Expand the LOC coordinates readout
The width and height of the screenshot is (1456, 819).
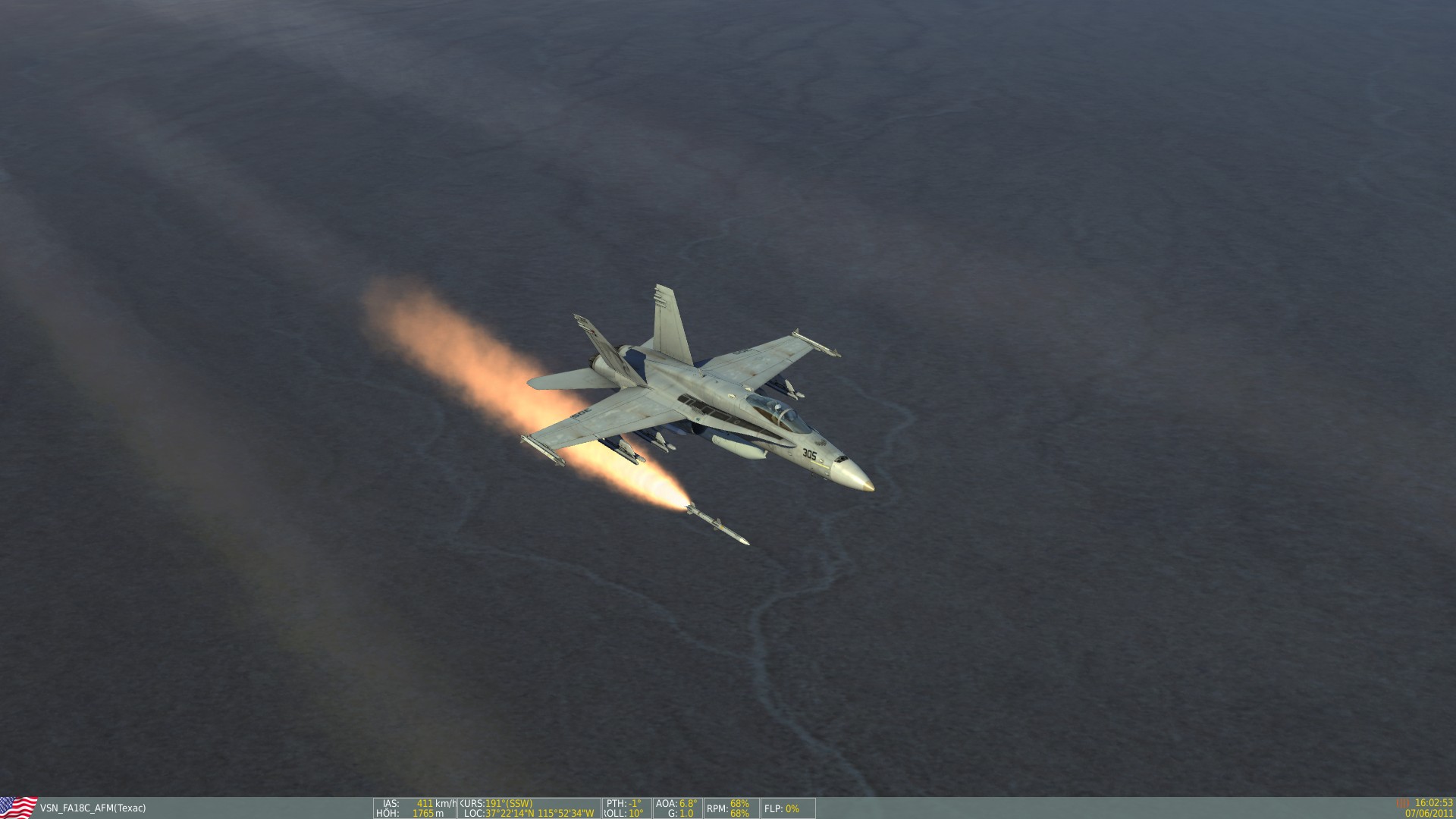click(527, 813)
